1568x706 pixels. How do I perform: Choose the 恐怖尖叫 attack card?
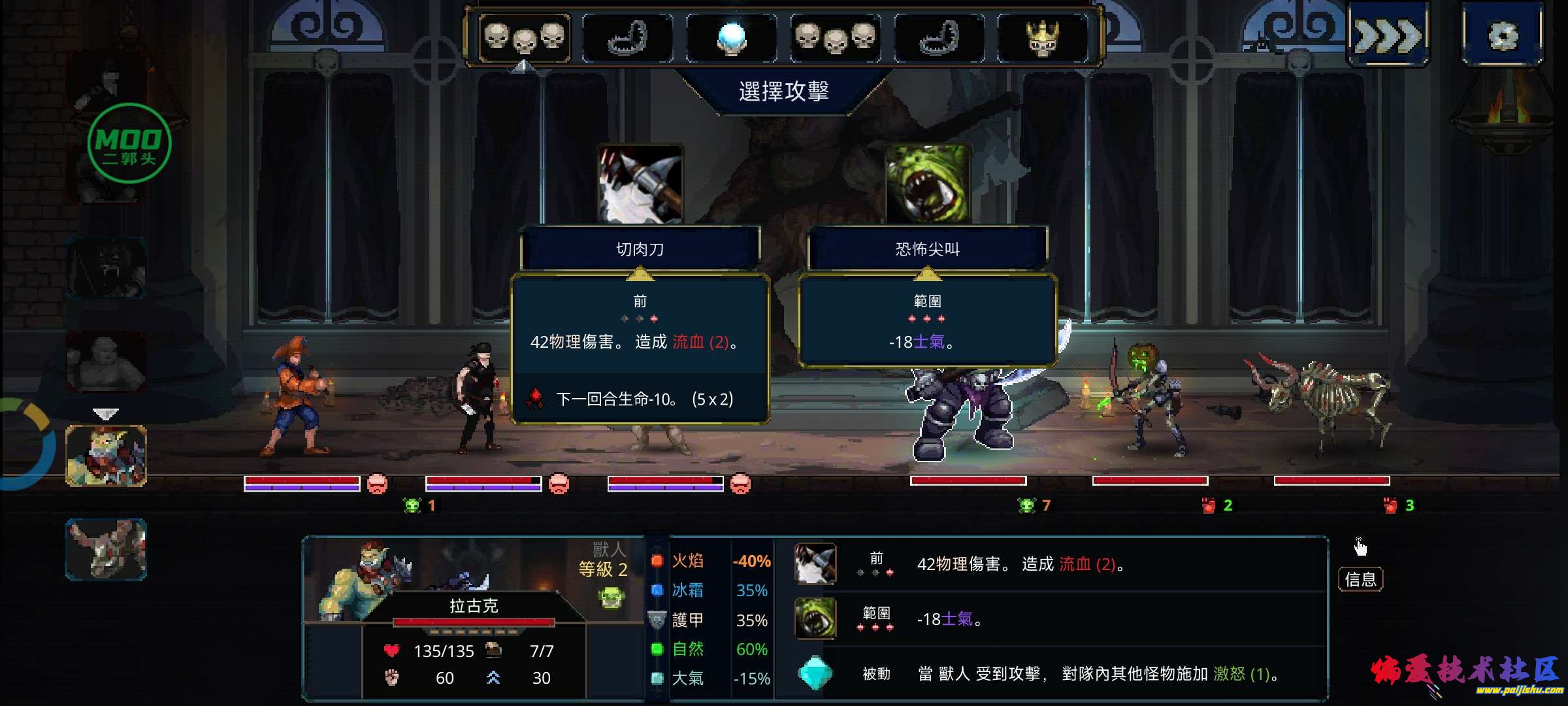[927, 248]
